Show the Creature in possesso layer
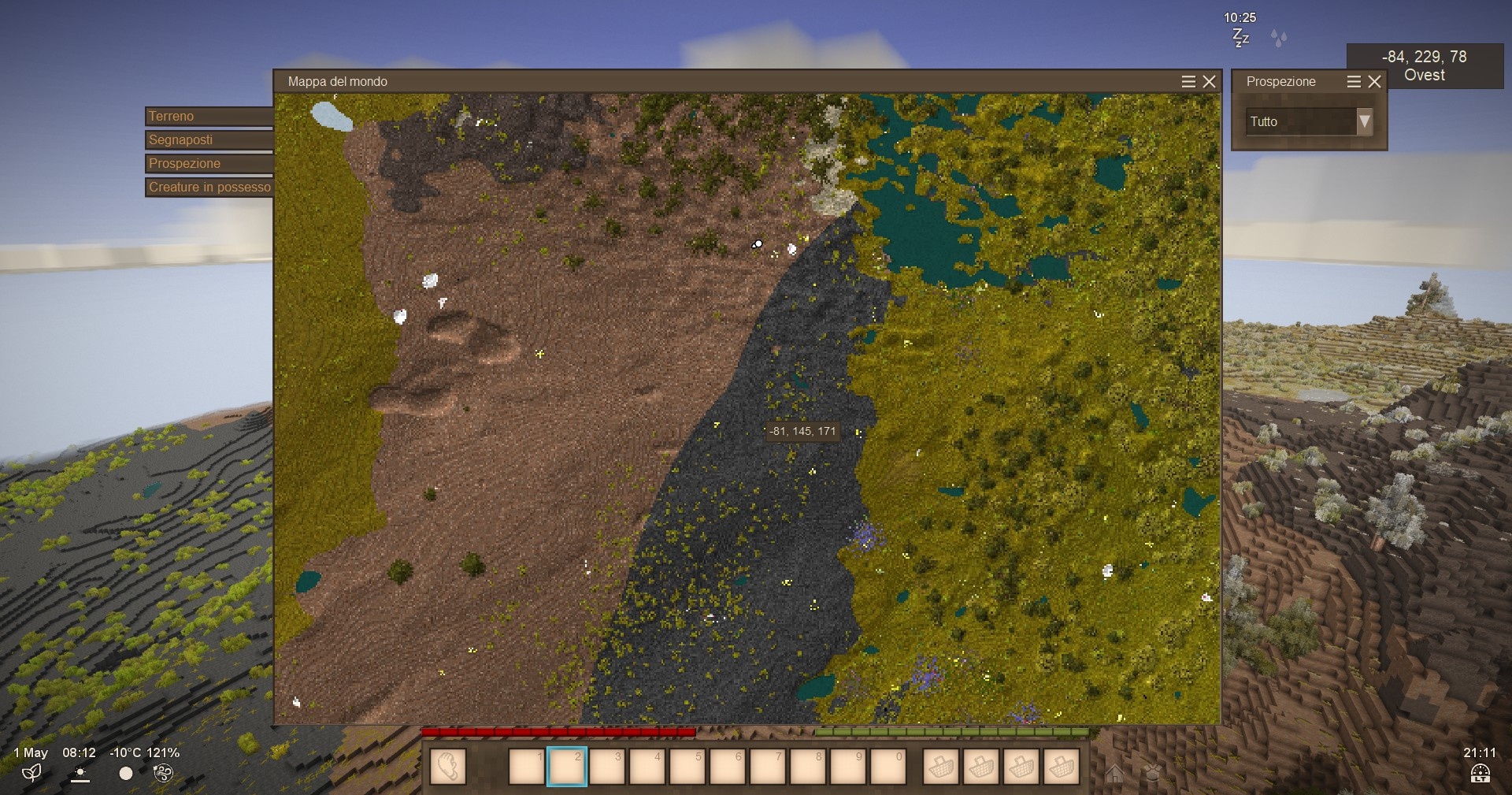Screen dimensions: 1512x795 click(x=209, y=187)
